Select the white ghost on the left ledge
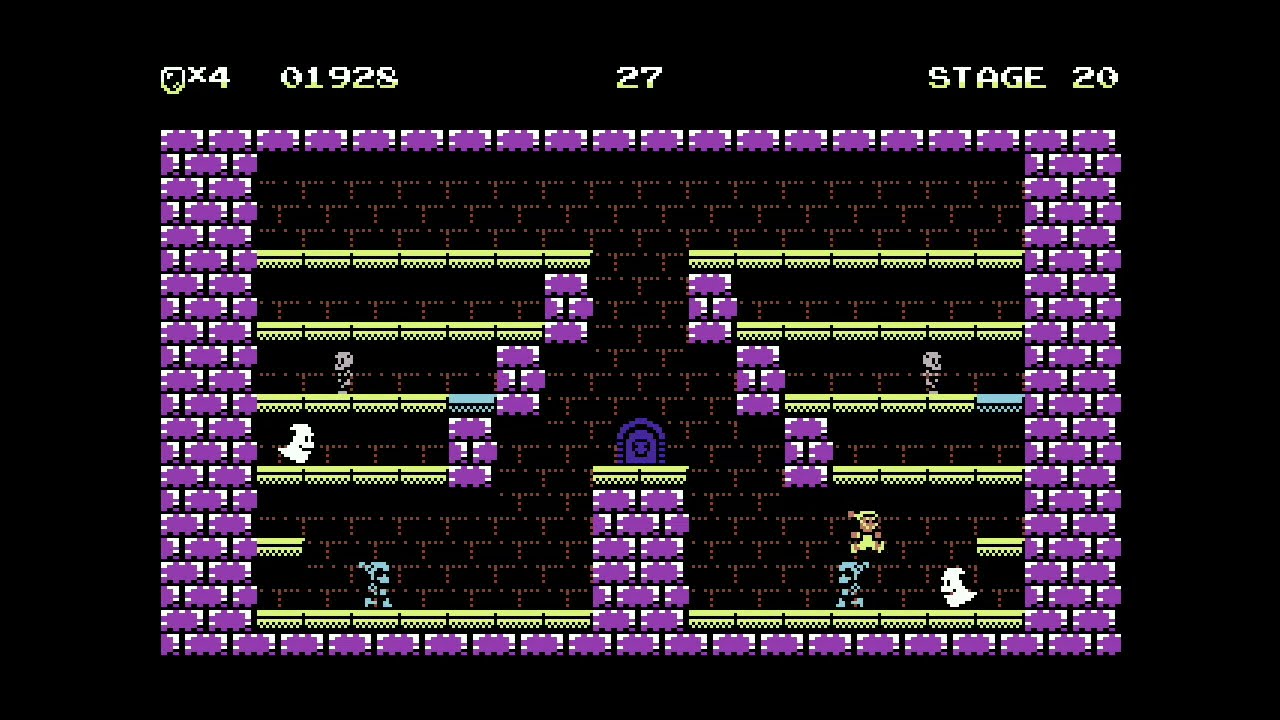 [297, 443]
